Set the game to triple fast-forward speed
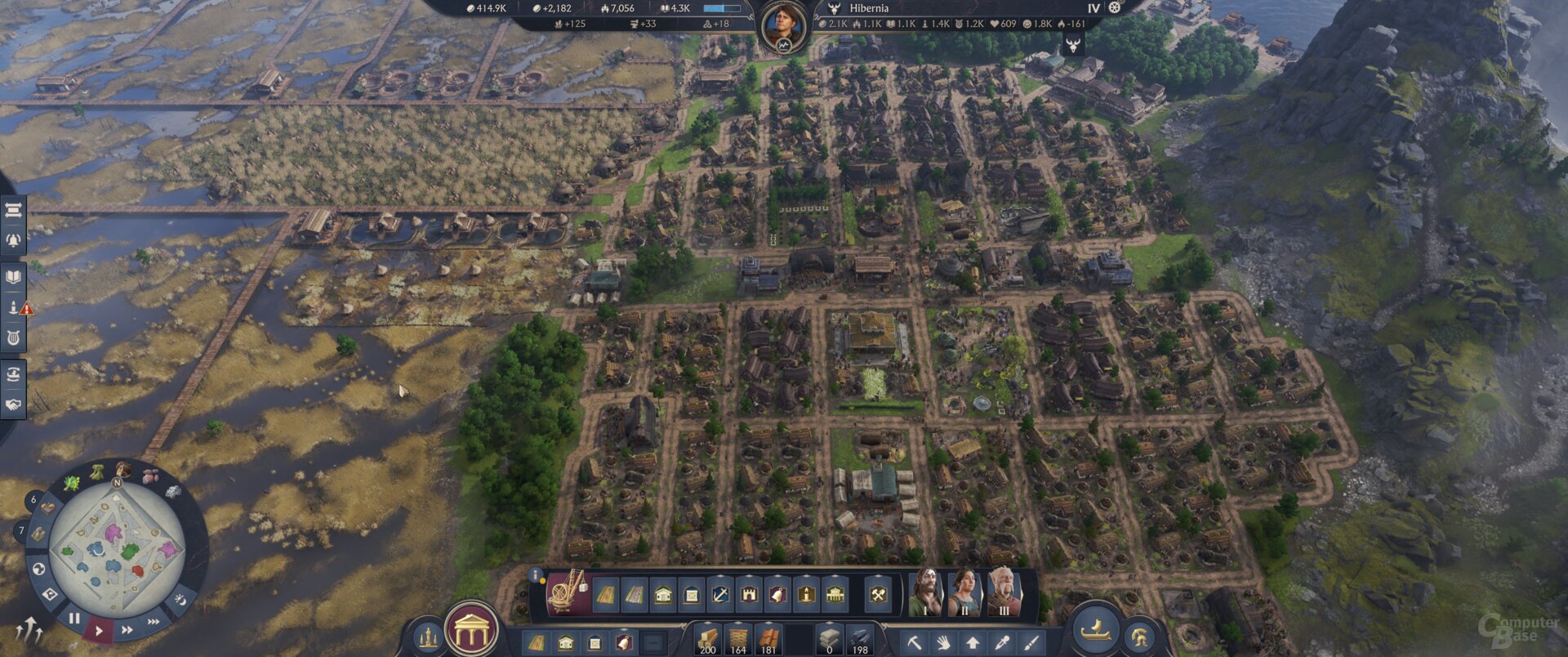The image size is (1568, 657). click(x=154, y=622)
